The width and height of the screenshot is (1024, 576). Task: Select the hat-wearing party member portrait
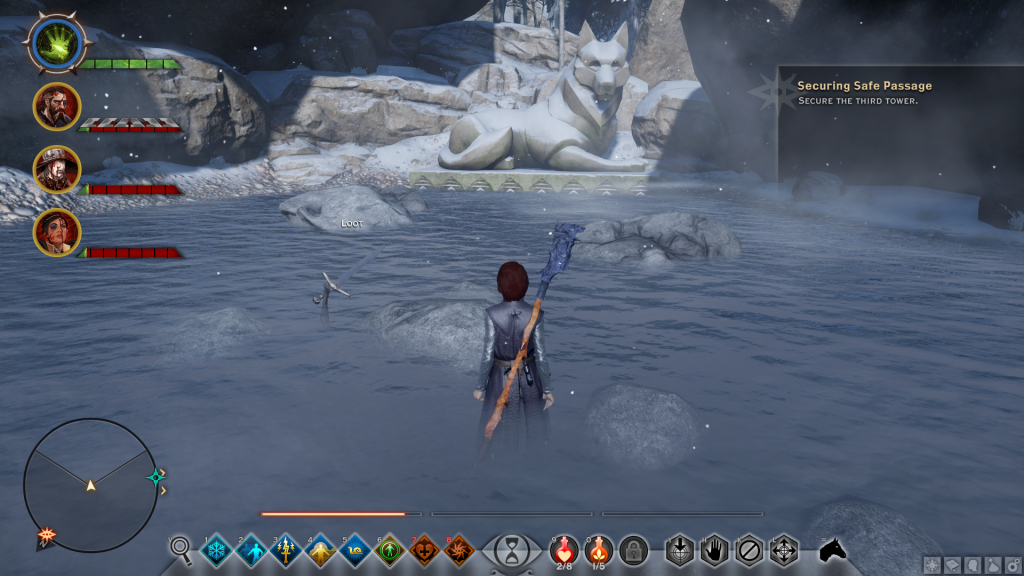pos(57,169)
